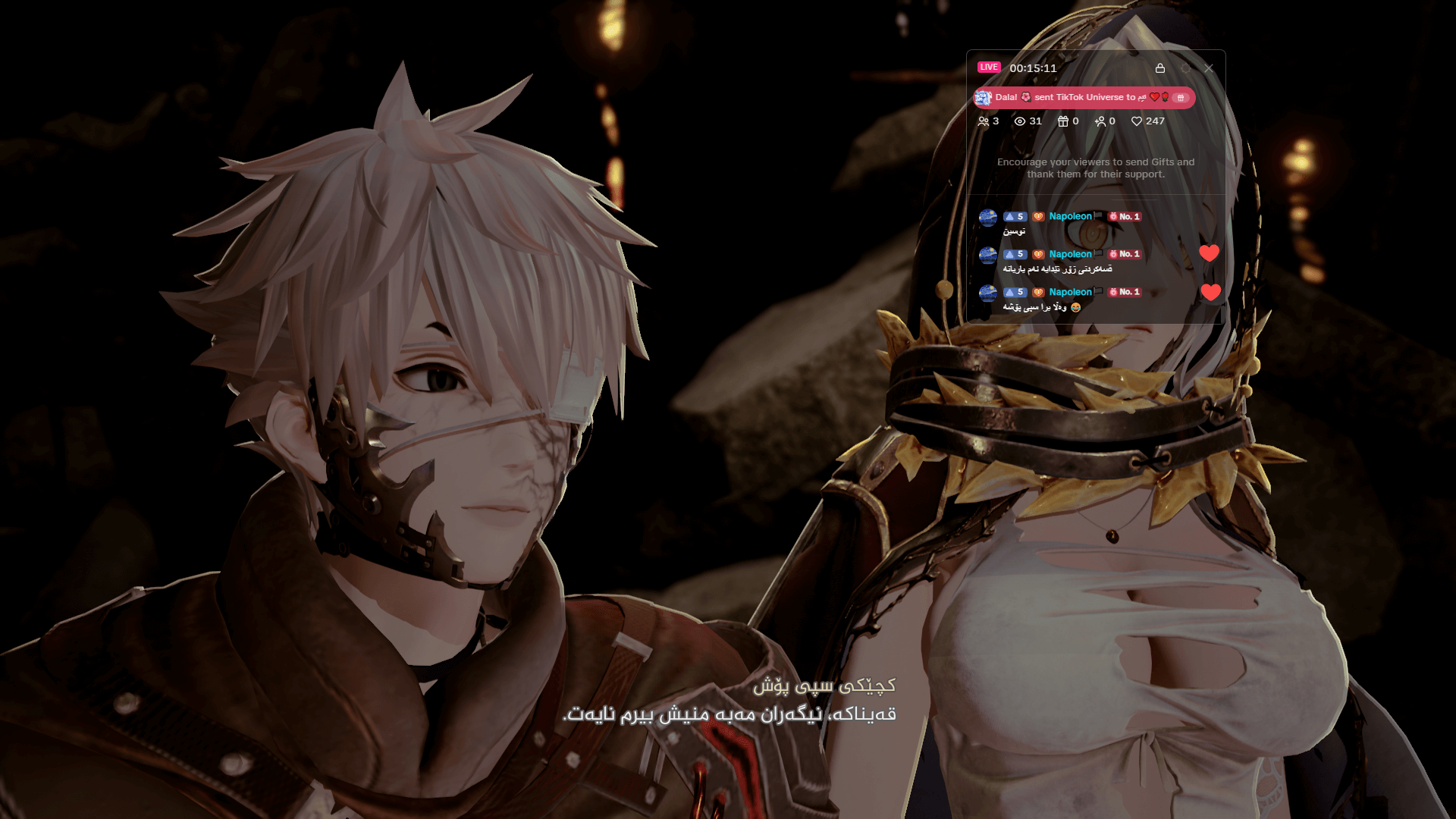Click the settings gear in the overlay header
1456x819 pixels.
click(1186, 67)
